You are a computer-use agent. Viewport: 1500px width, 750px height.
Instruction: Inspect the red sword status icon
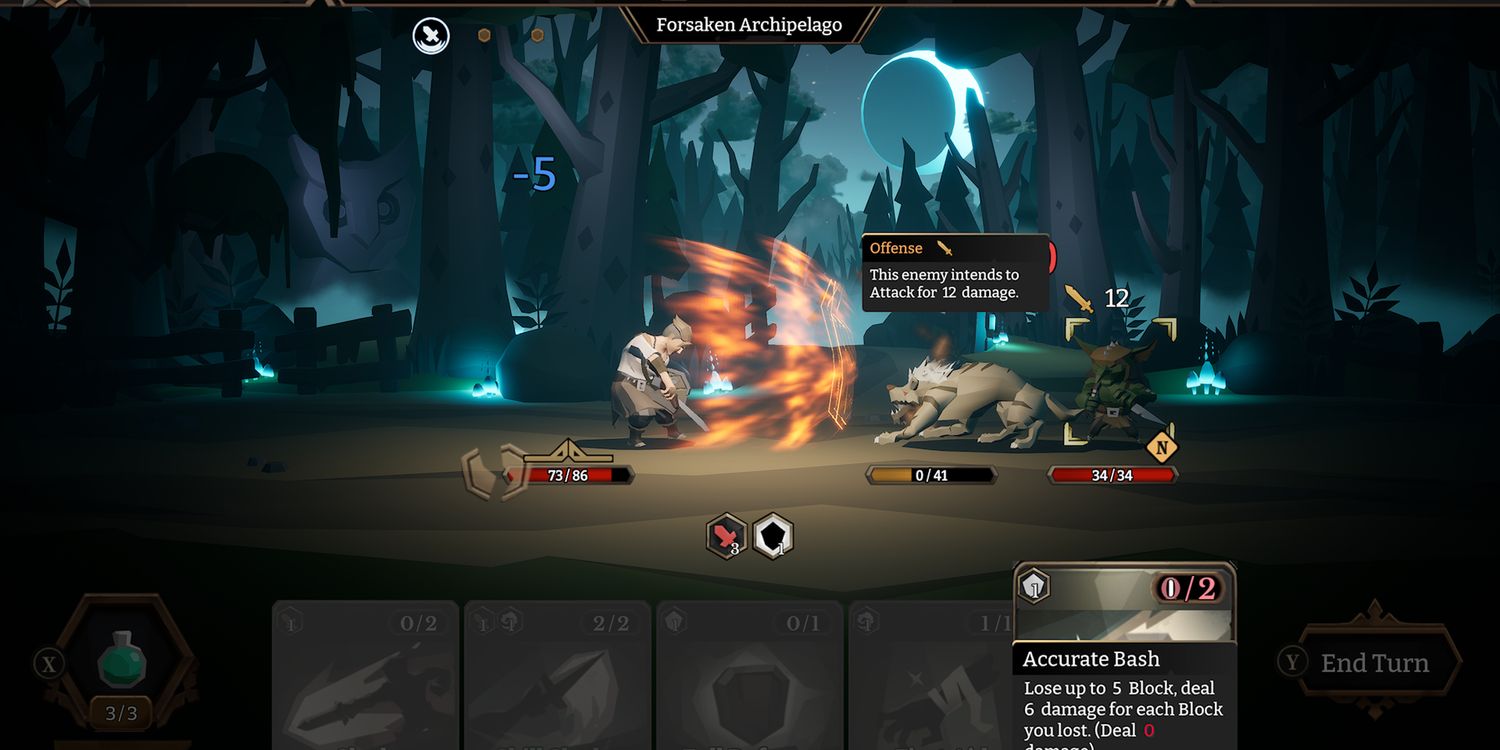(x=726, y=537)
